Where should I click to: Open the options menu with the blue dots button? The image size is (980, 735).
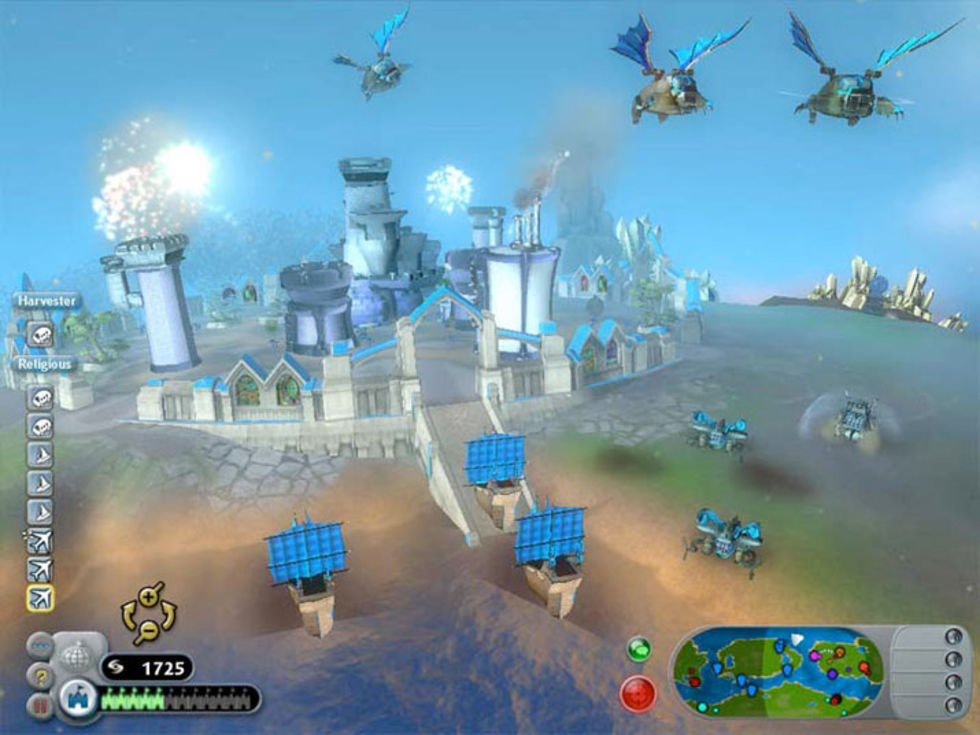point(41,646)
